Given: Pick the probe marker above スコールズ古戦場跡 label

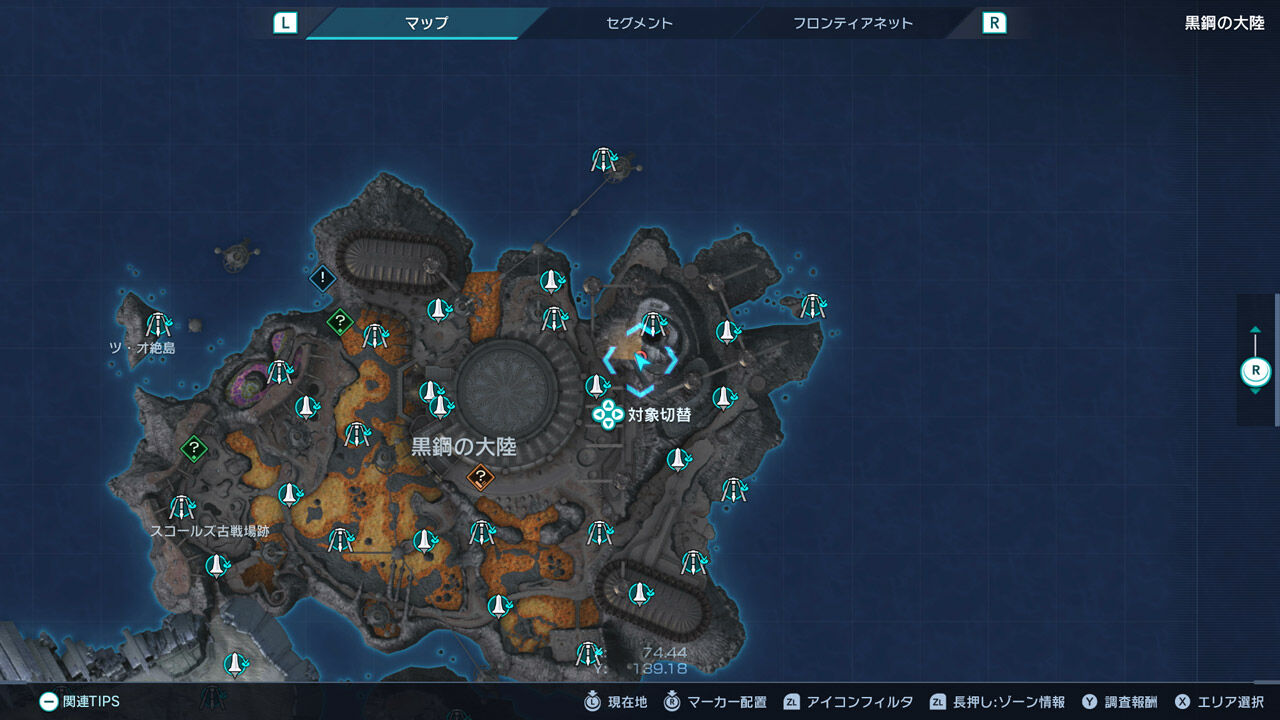Looking at the screenshot, I should click(x=180, y=507).
